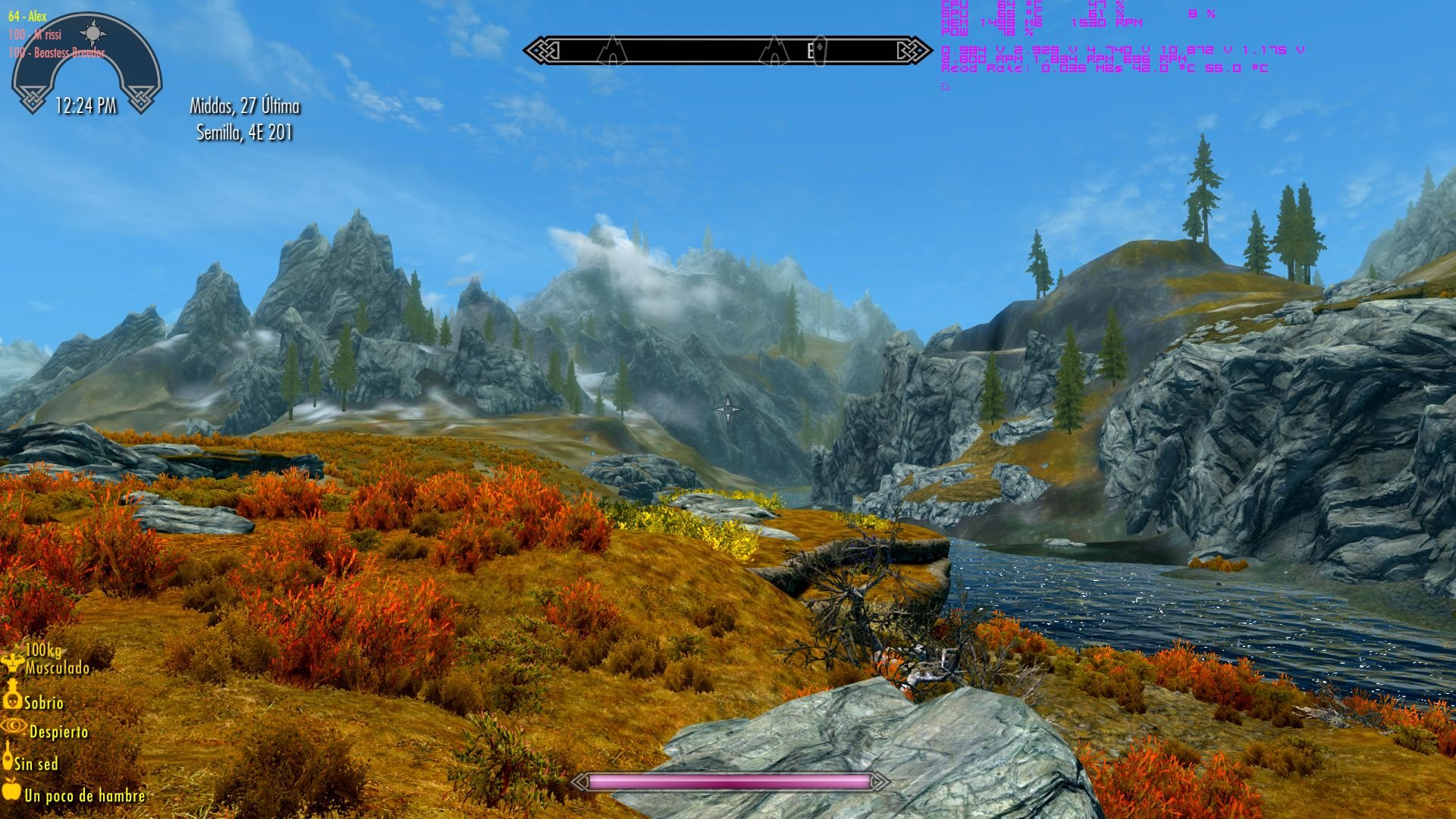Click the muscle icon next to 100kg Musculado

pyautogui.click(x=11, y=661)
